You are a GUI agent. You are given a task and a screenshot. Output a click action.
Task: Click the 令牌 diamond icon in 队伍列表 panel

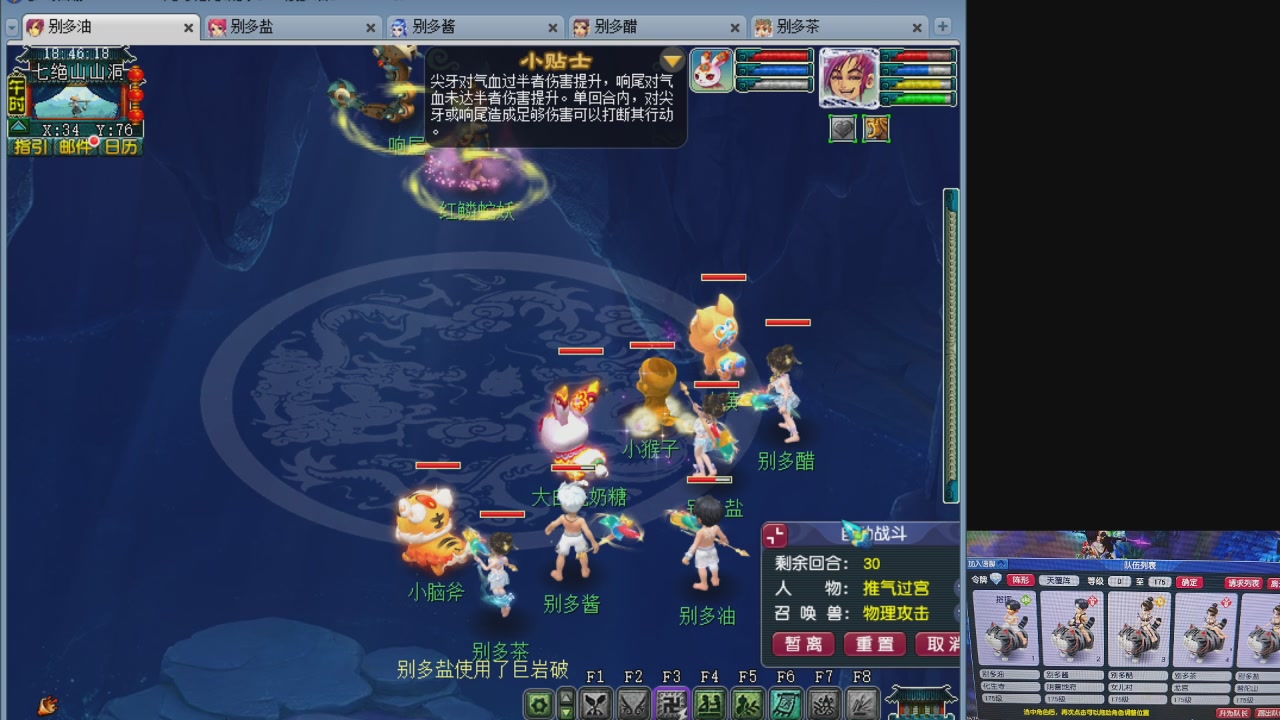tap(996, 580)
